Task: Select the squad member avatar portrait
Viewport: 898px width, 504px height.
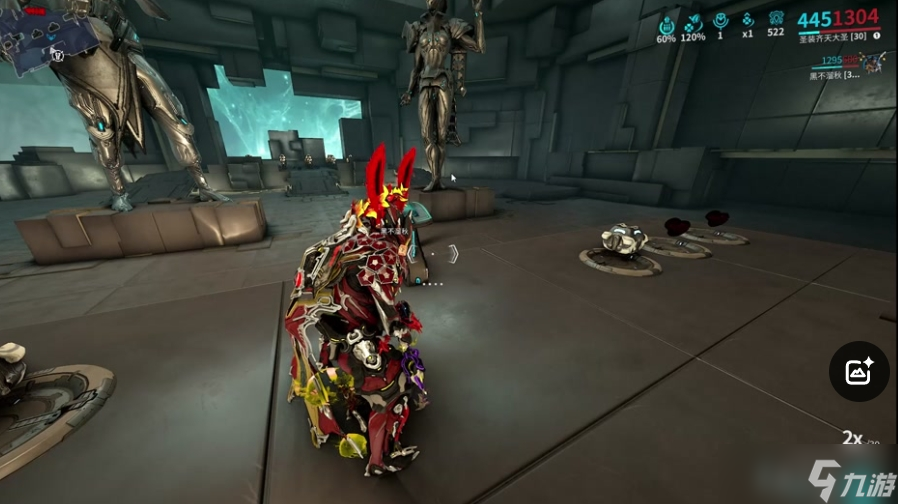Action: 875,64
